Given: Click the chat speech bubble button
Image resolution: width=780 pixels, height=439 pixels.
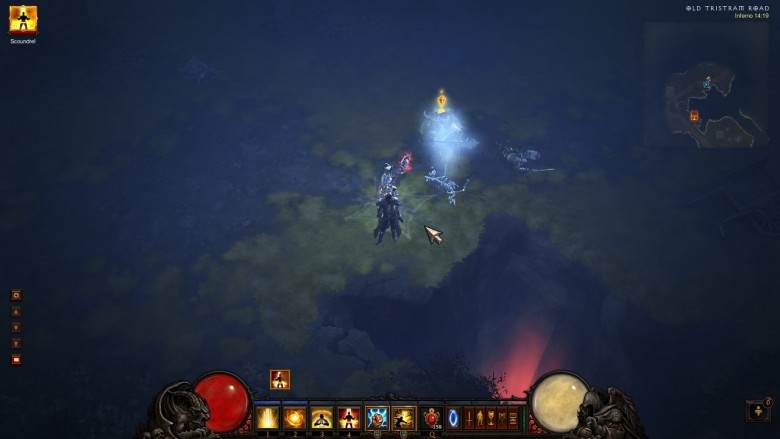Looking at the screenshot, I should (x=16, y=359).
